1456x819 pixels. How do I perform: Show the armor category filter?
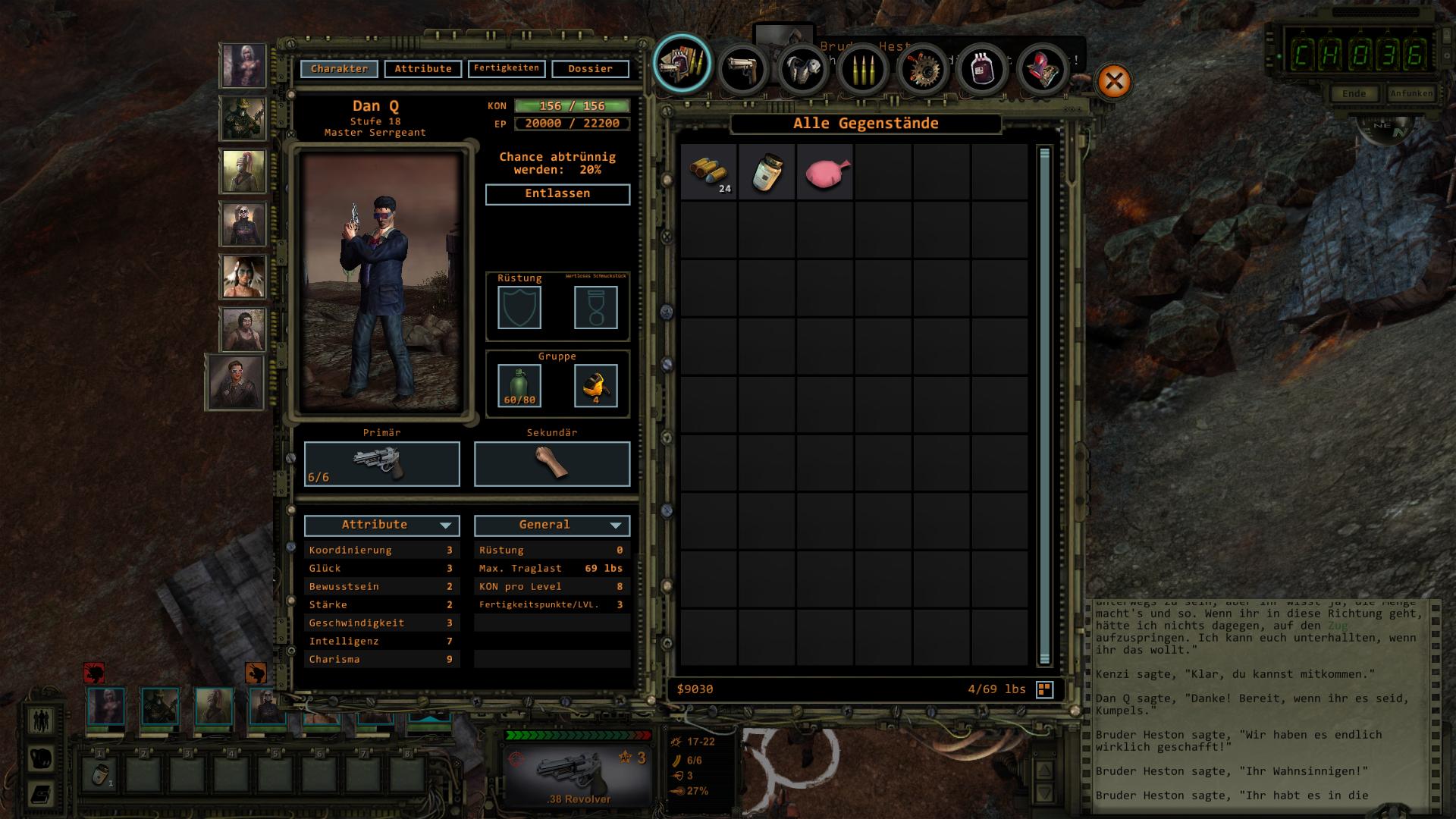click(x=802, y=69)
